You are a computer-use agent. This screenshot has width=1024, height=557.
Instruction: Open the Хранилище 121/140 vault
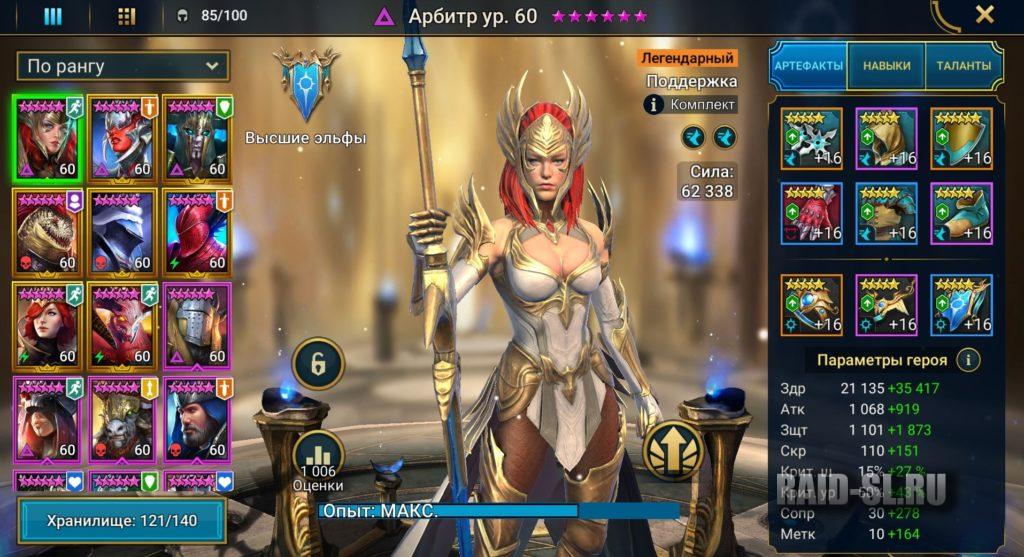[x=122, y=521]
